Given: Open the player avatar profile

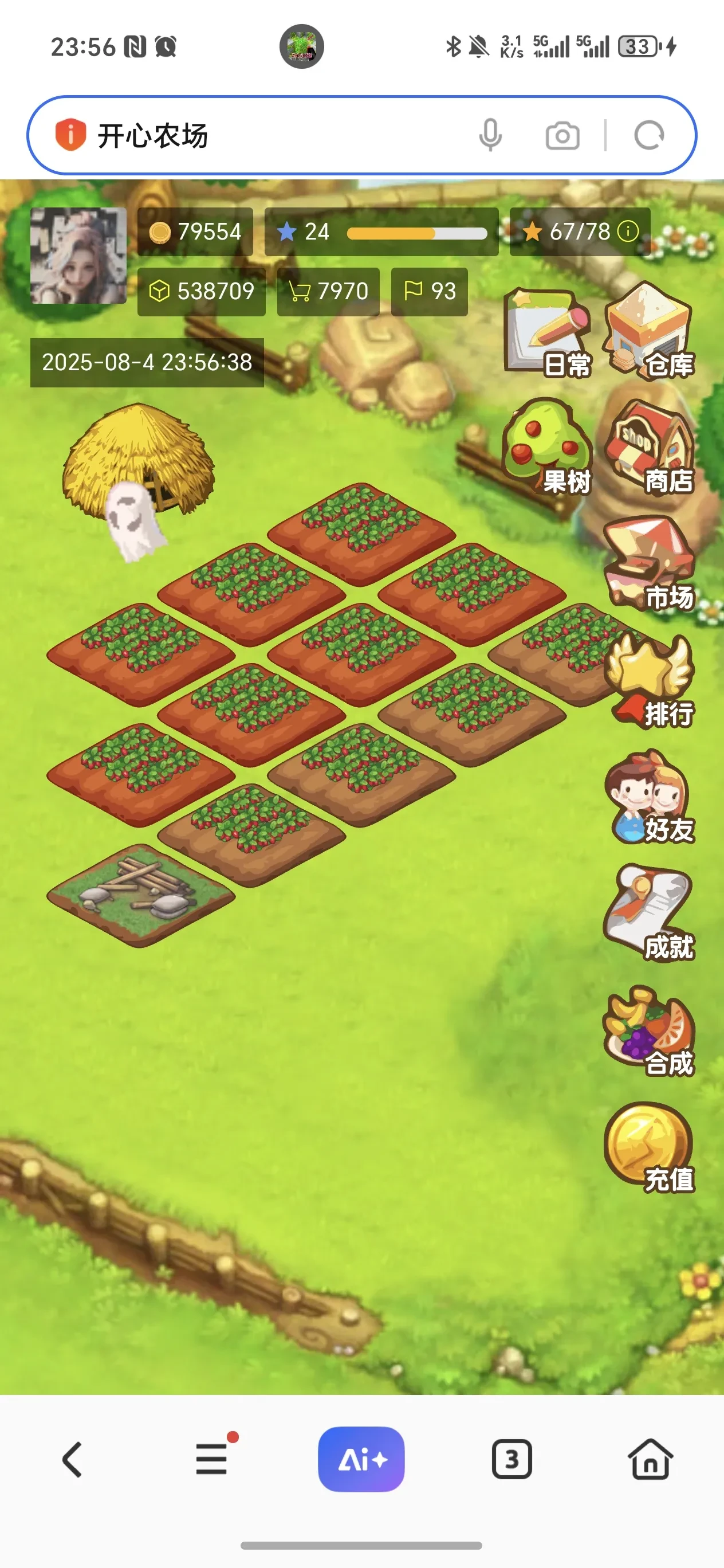Looking at the screenshot, I should coord(78,256).
